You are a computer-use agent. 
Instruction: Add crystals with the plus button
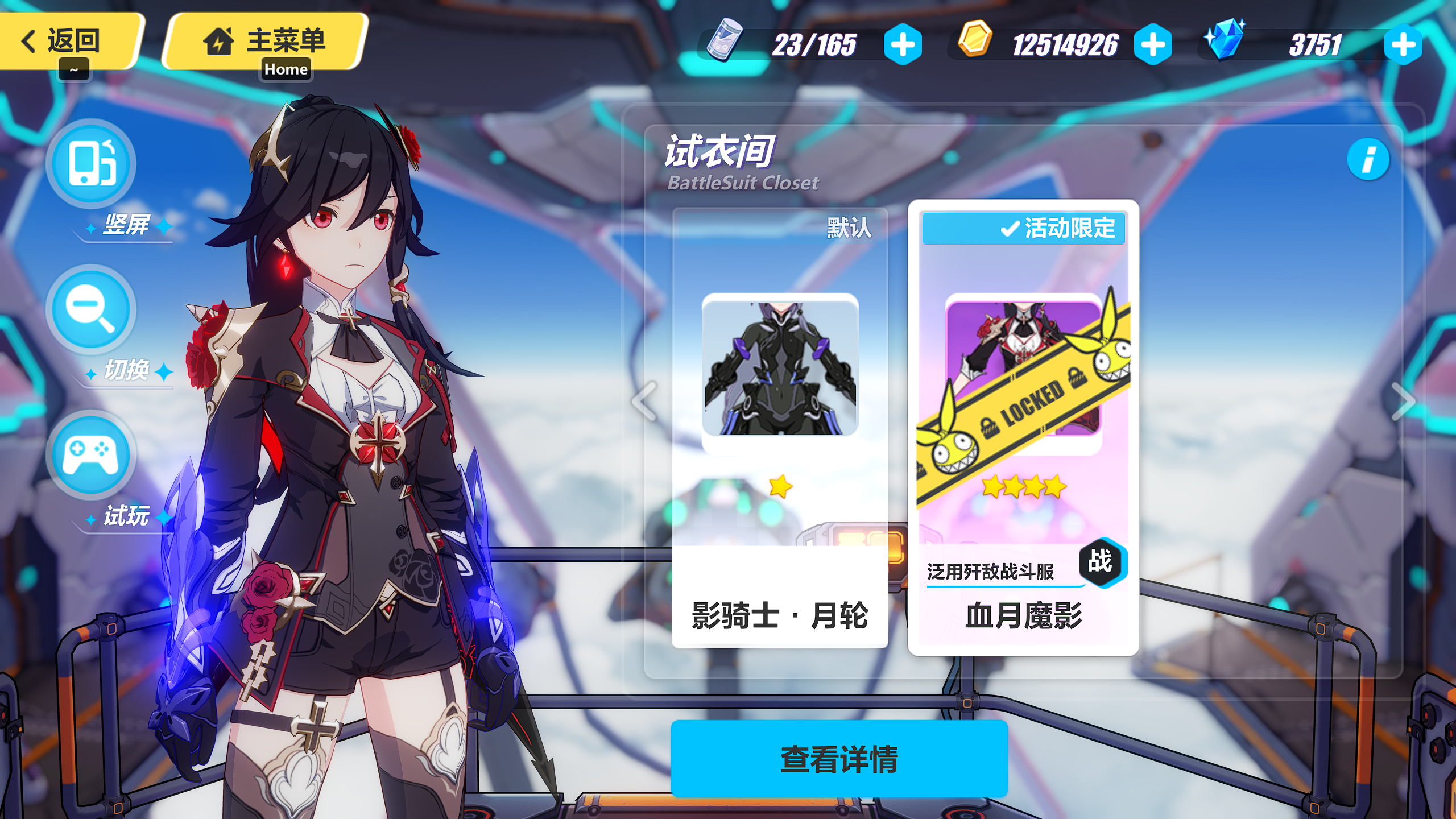click(x=1403, y=44)
